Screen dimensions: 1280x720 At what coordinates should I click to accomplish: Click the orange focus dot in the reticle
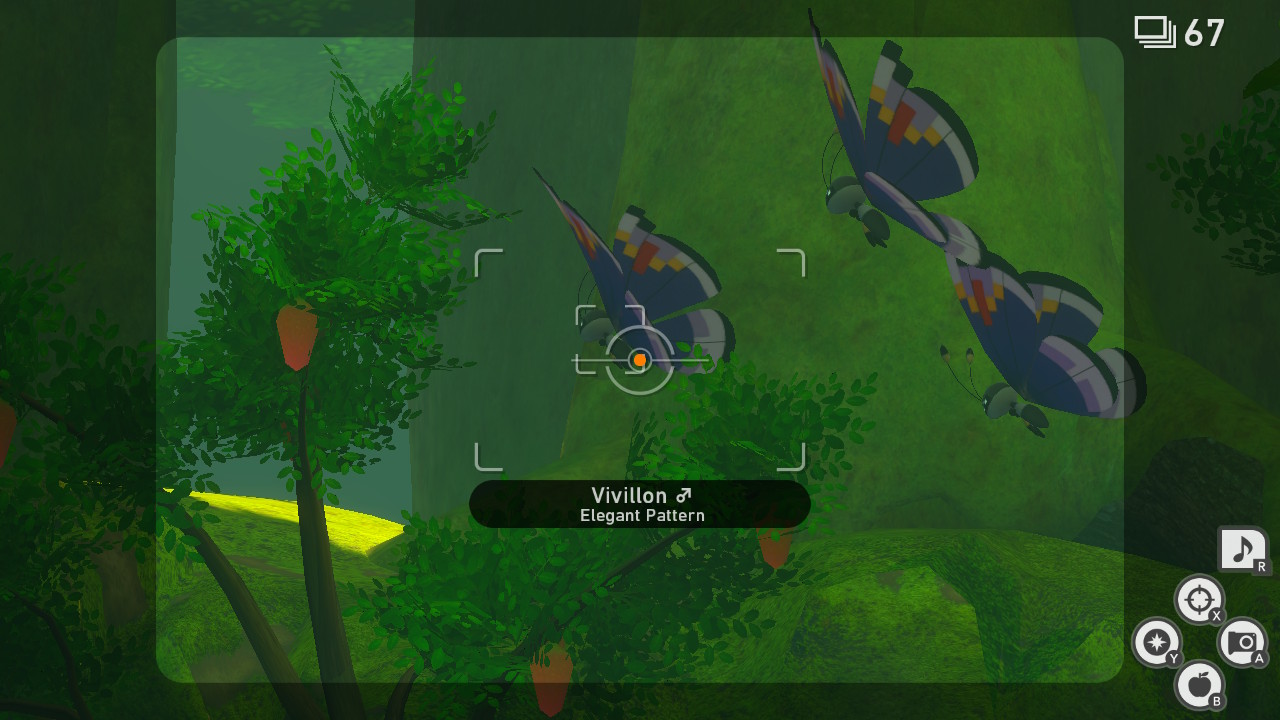point(638,360)
